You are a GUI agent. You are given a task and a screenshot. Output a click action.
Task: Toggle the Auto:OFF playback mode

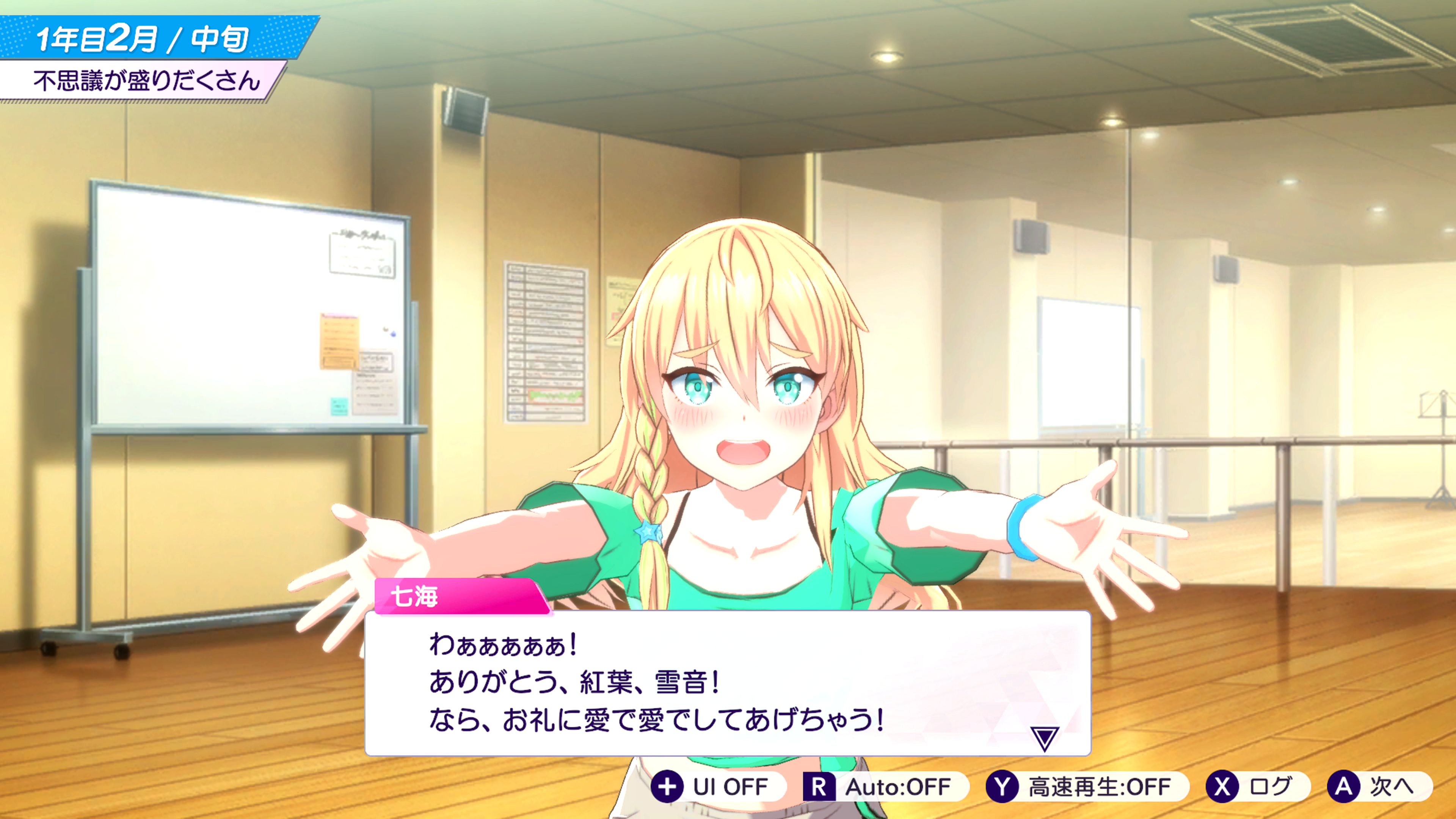pyautogui.click(x=885, y=787)
